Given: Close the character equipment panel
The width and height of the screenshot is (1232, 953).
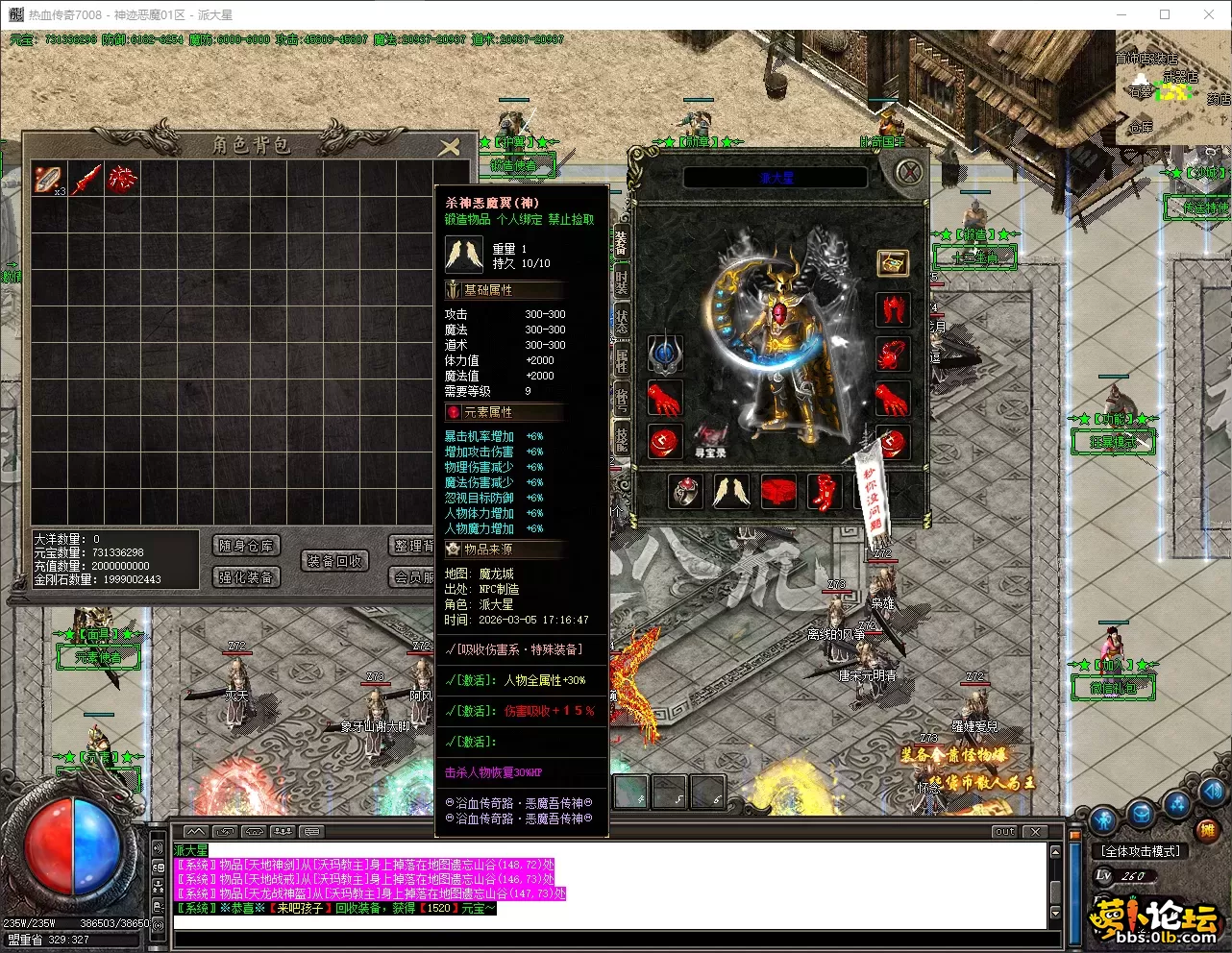Looking at the screenshot, I should [908, 173].
